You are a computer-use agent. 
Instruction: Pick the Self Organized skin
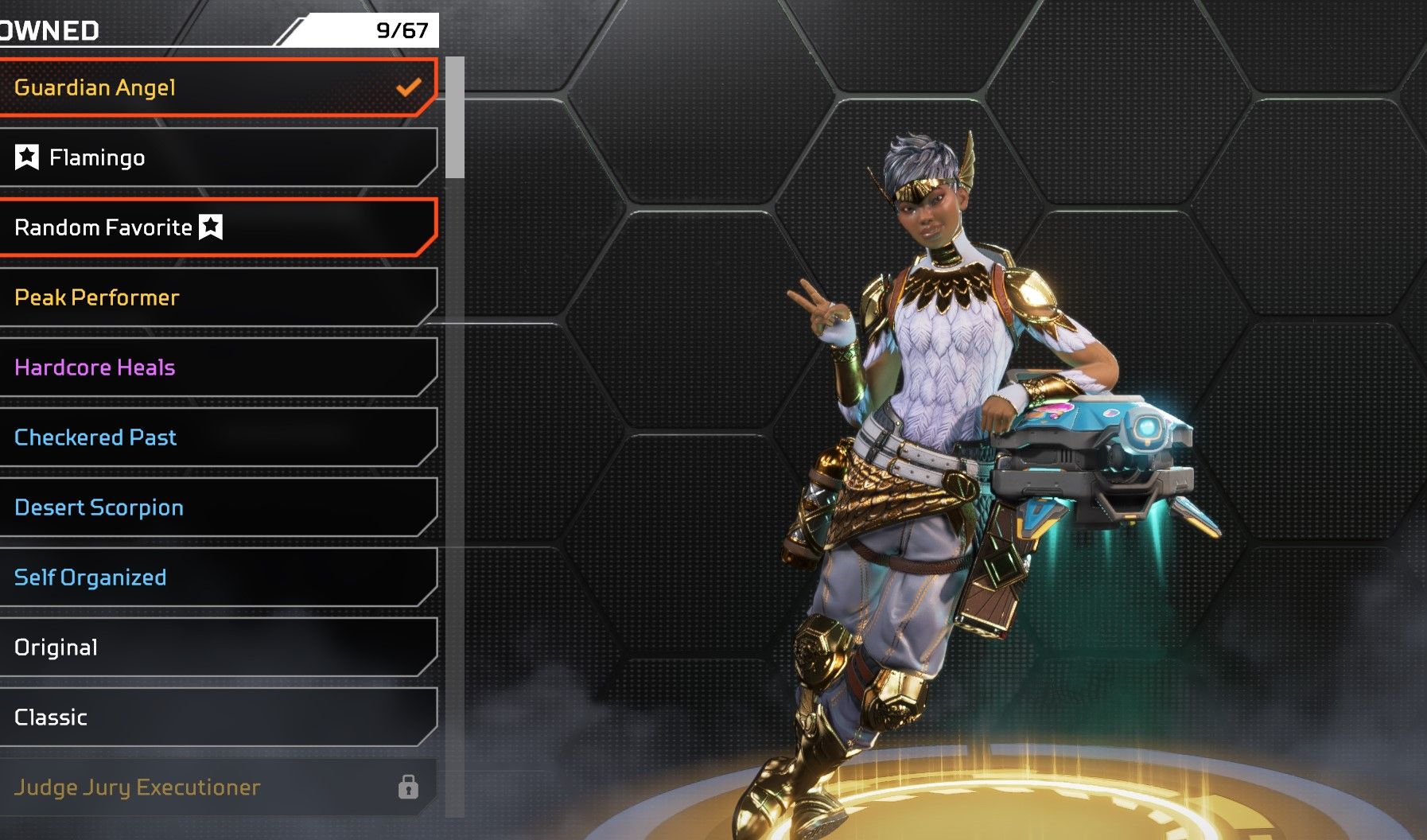[215, 577]
